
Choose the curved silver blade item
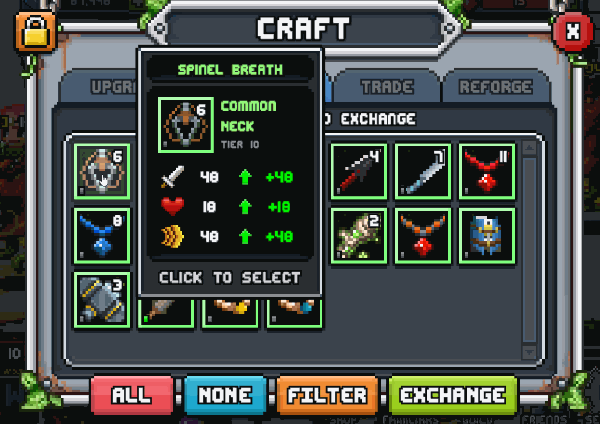point(423,171)
